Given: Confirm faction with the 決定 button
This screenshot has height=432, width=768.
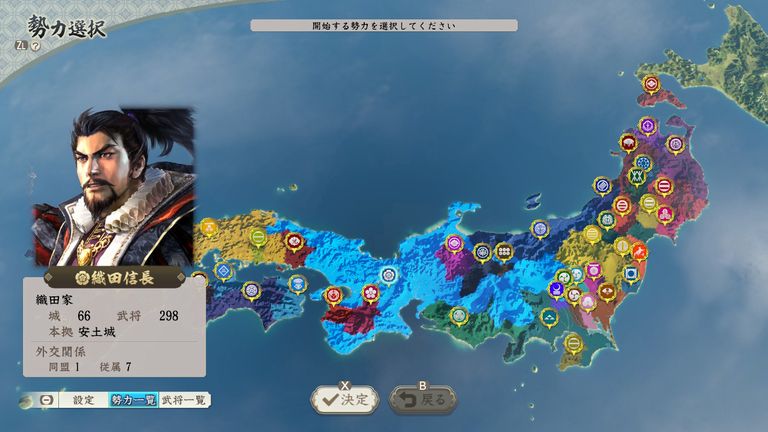Looking at the screenshot, I should point(344,399).
